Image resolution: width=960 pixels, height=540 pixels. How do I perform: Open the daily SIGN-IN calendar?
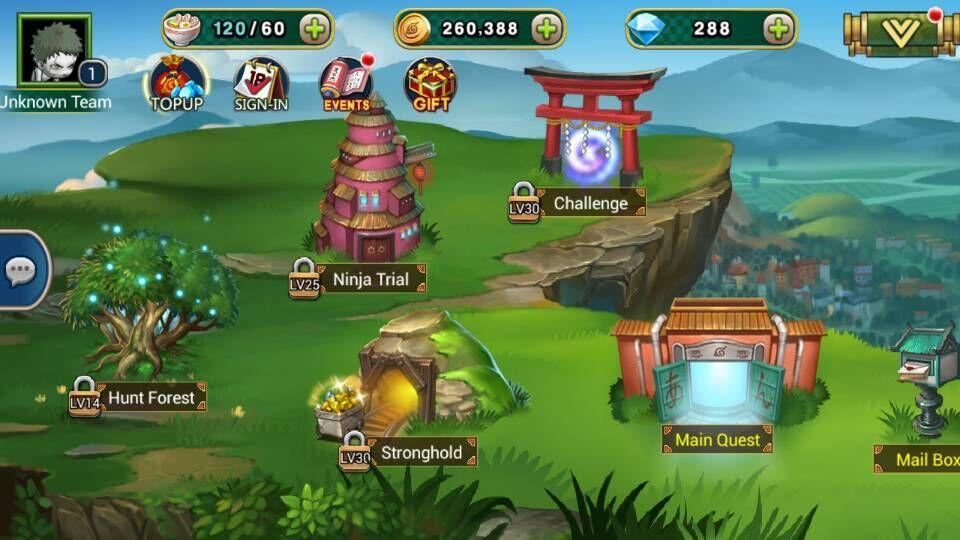coord(260,83)
